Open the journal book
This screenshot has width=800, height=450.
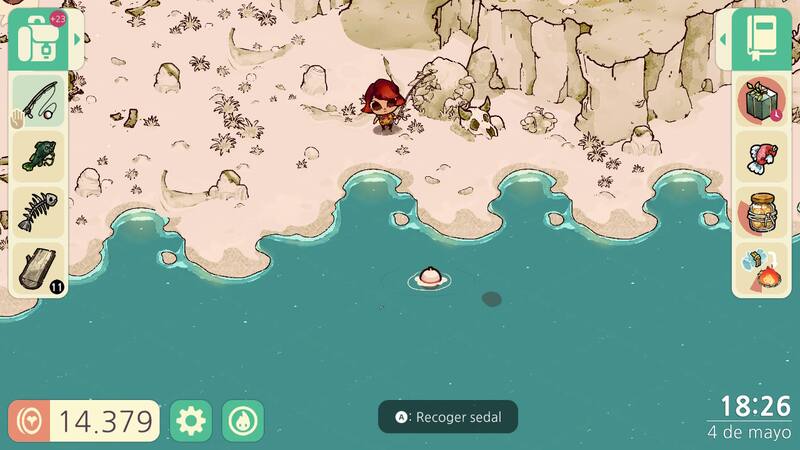[x=762, y=38]
